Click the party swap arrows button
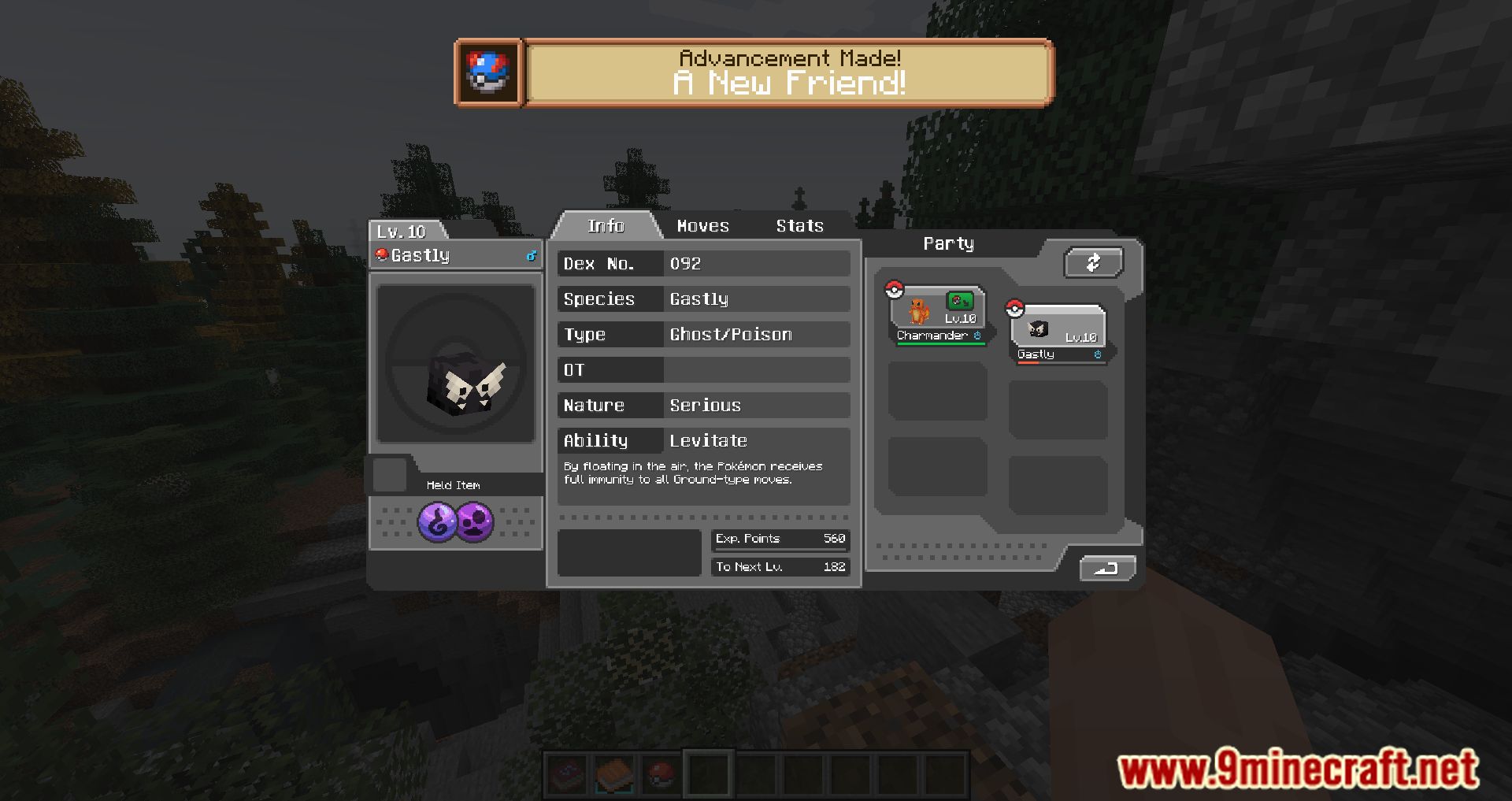Viewport: 1512px width, 801px height. (x=1093, y=263)
